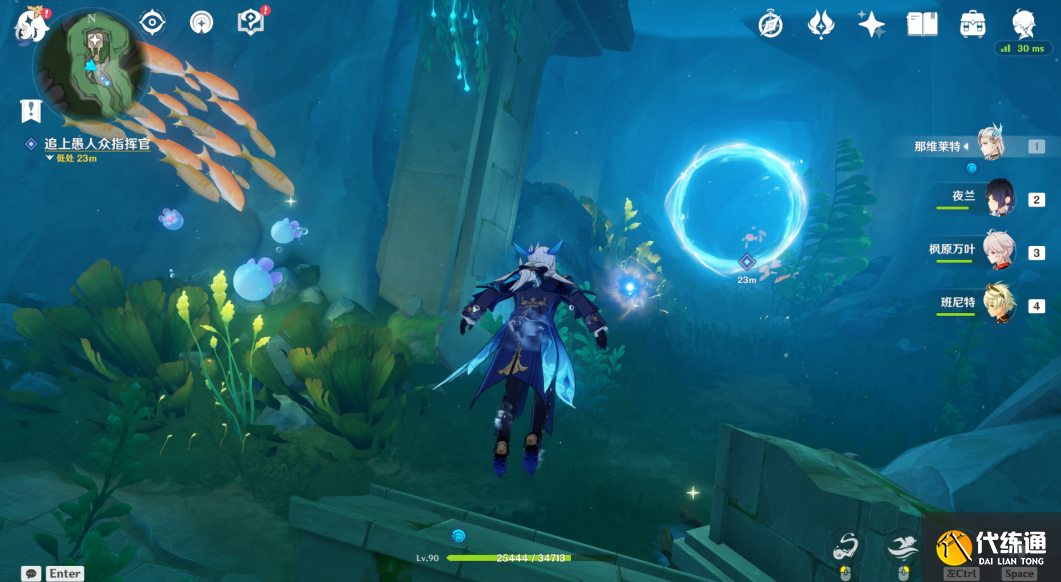Switch to party member 那维莱特

pos(990,146)
